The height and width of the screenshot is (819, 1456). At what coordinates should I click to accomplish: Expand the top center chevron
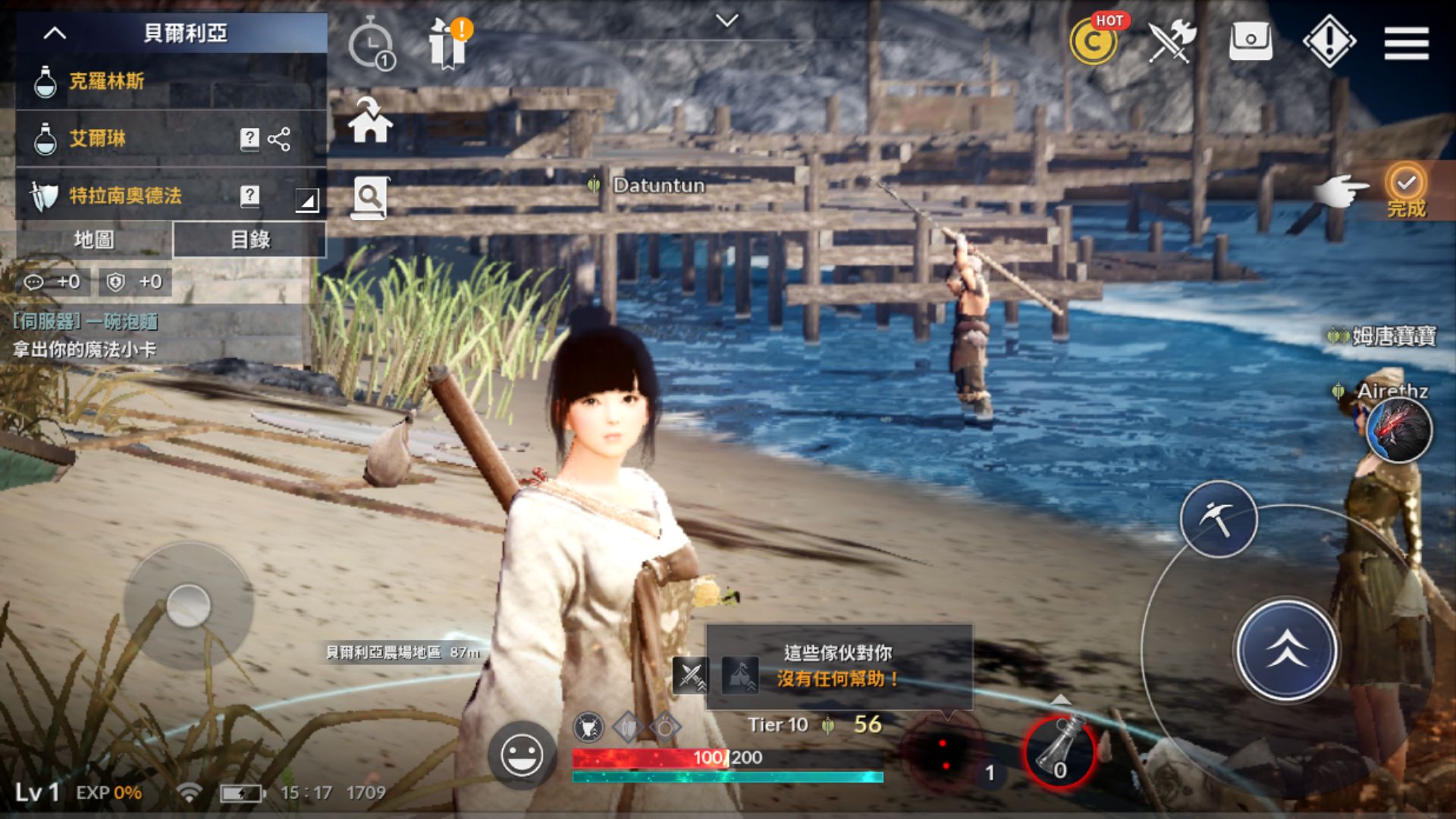click(727, 21)
